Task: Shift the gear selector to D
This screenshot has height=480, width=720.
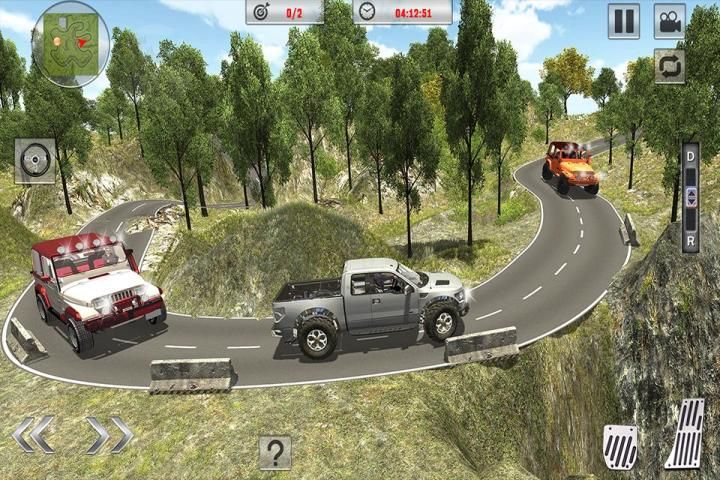Action: click(x=690, y=159)
